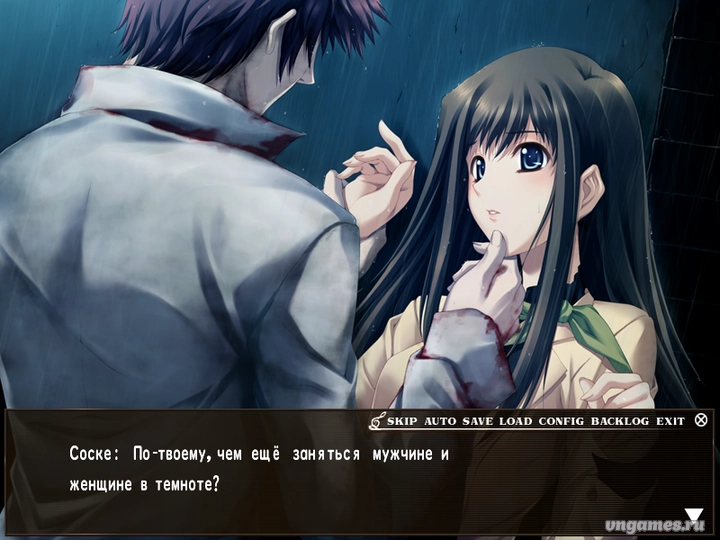Hide the dialogue box with the circled X

(701, 420)
